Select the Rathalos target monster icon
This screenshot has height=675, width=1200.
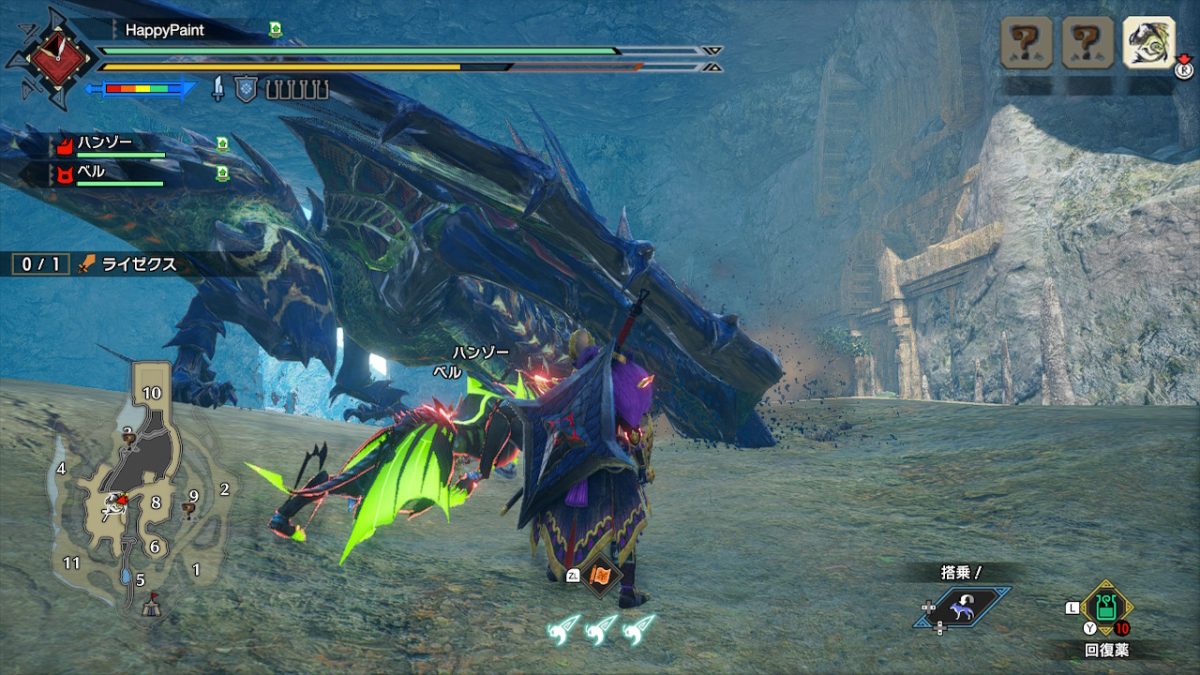click(1148, 43)
